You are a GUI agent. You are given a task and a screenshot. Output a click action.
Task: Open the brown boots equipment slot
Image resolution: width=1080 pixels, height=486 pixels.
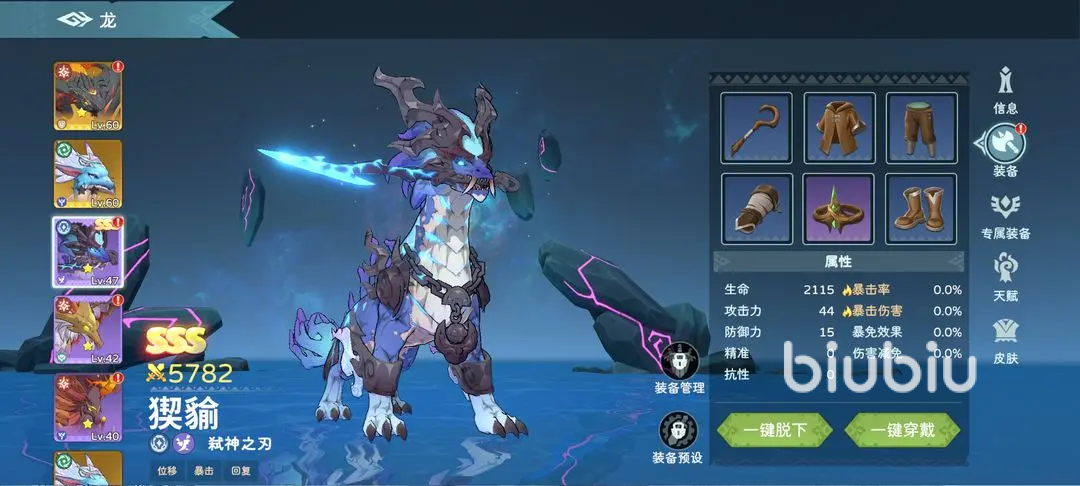coord(921,209)
